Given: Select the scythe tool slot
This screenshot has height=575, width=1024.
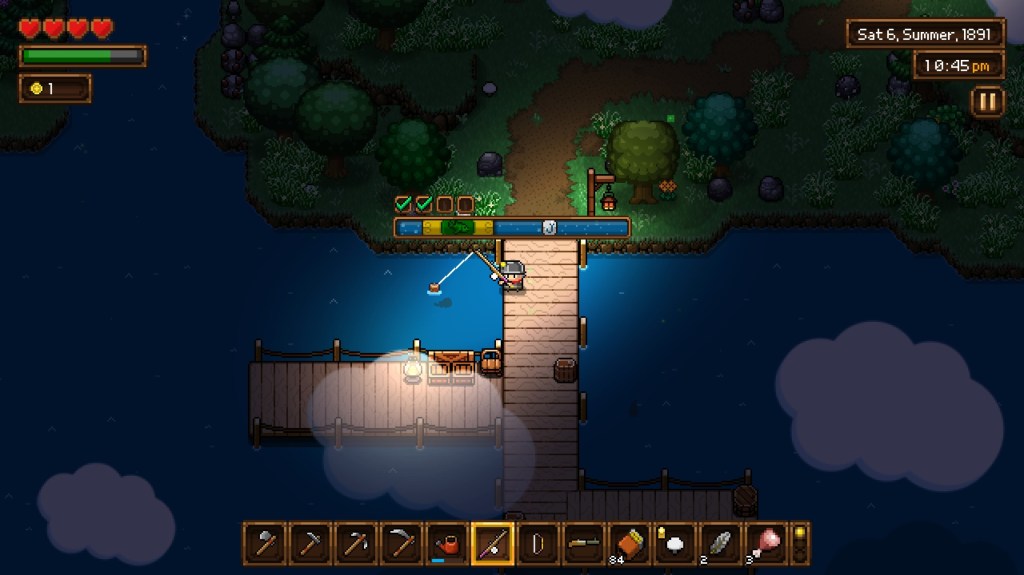Looking at the screenshot, I should tap(401, 543).
